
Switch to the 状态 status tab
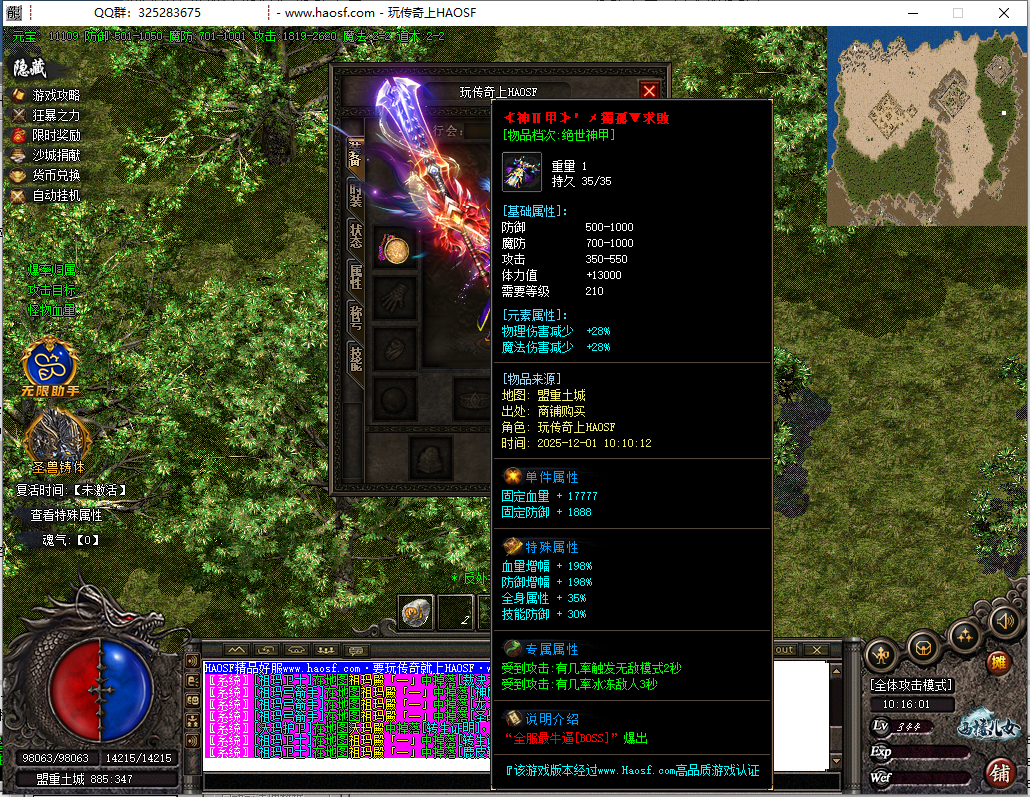point(355,234)
